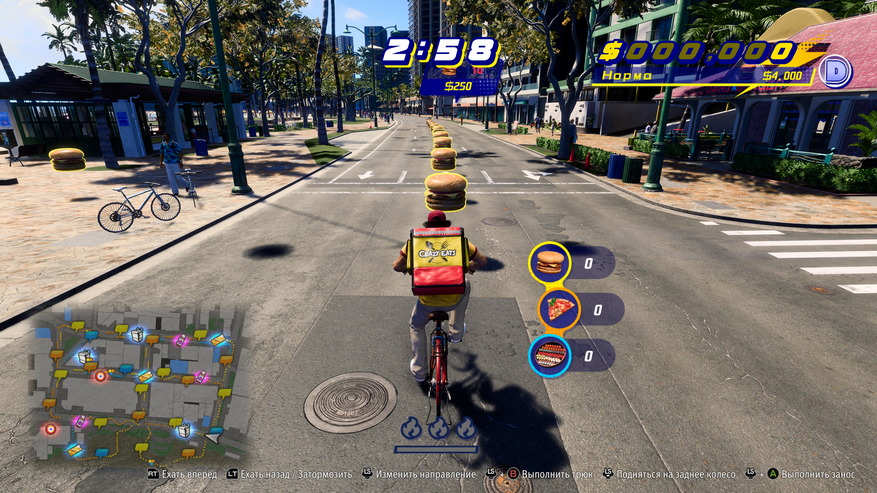The image size is (877, 493).
Task: Select the burger order counter icon
Action: tap(549, 263)
